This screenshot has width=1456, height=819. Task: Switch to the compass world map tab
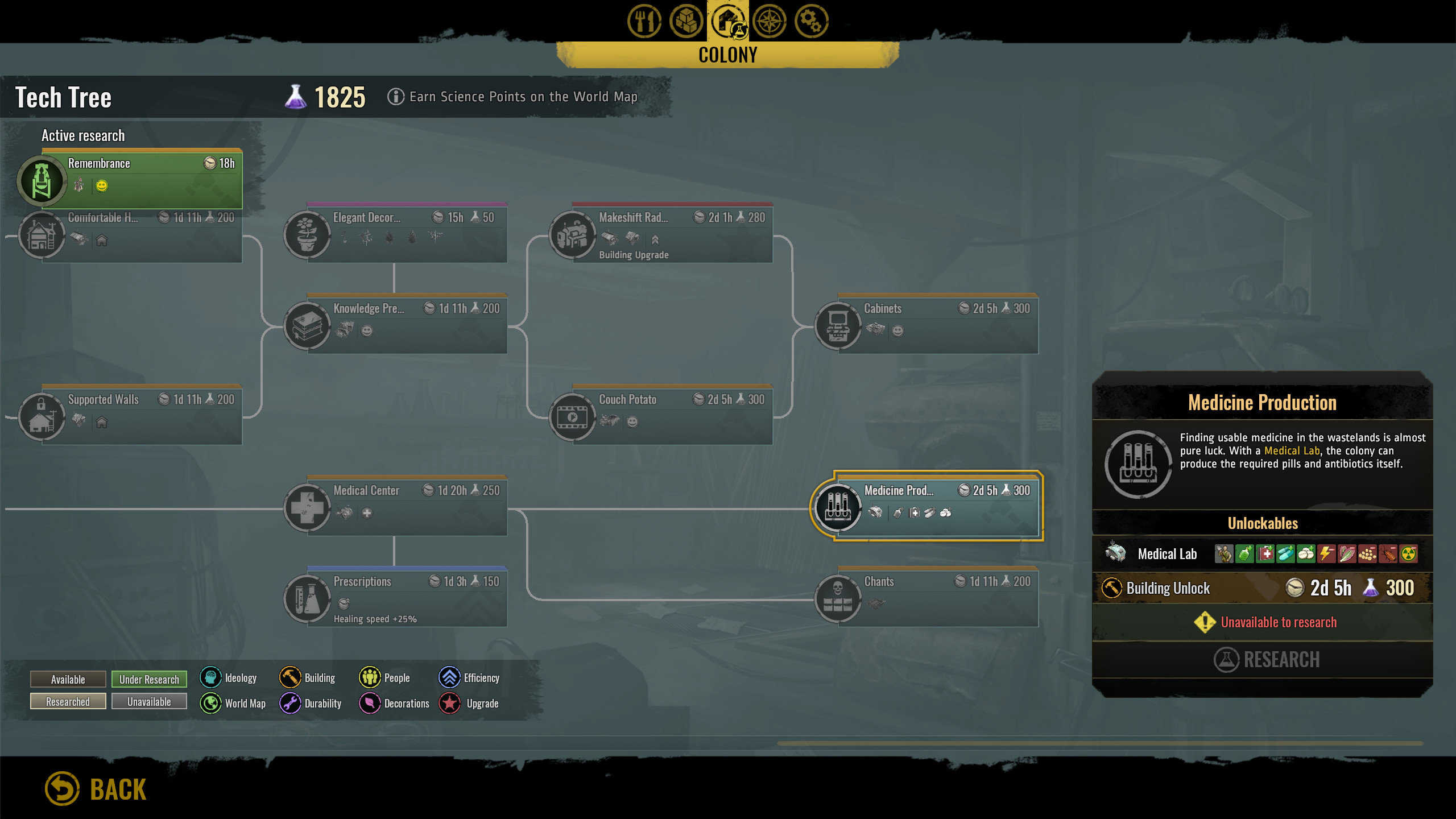(x=769, y=22)
